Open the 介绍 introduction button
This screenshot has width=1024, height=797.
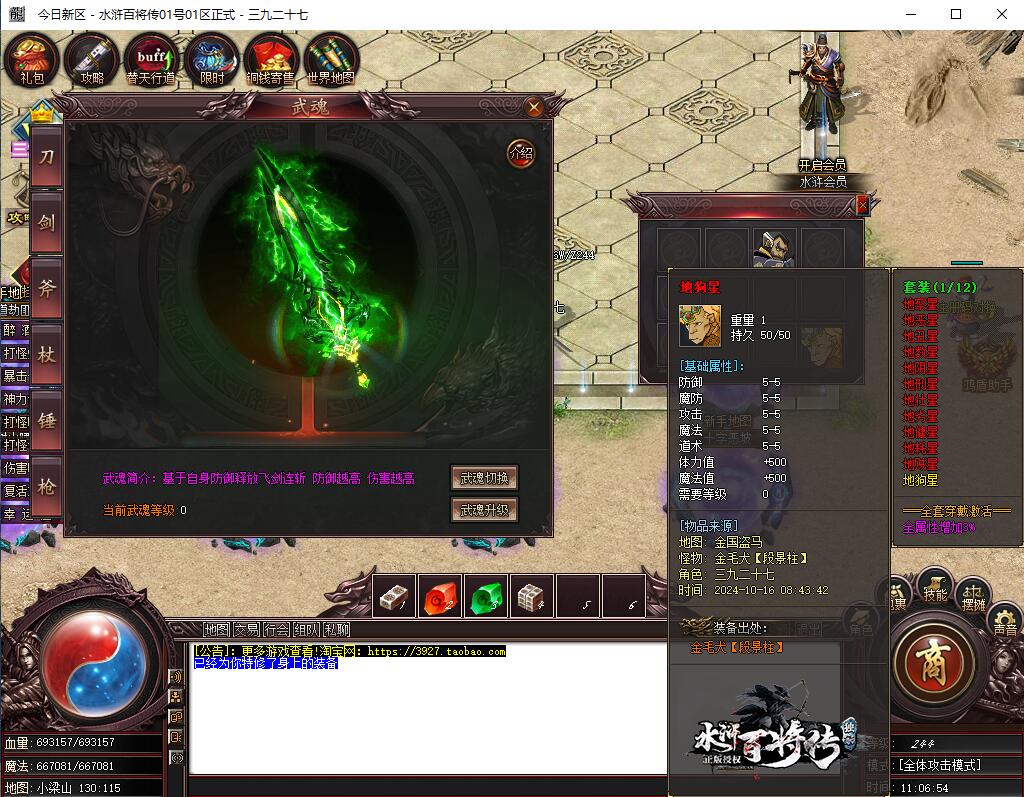click(521, 153)
